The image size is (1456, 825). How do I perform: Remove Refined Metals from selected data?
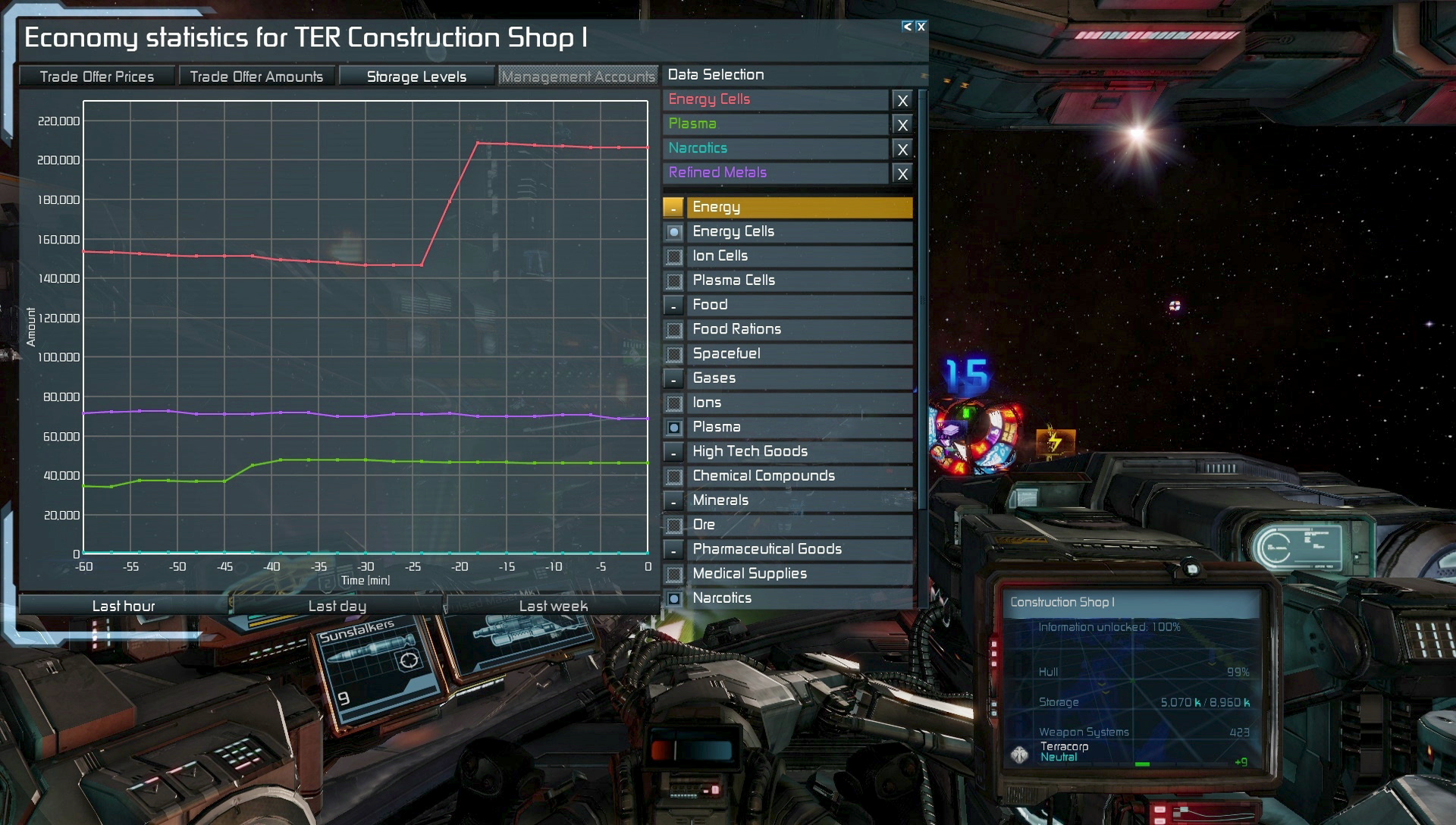(902, 174)
